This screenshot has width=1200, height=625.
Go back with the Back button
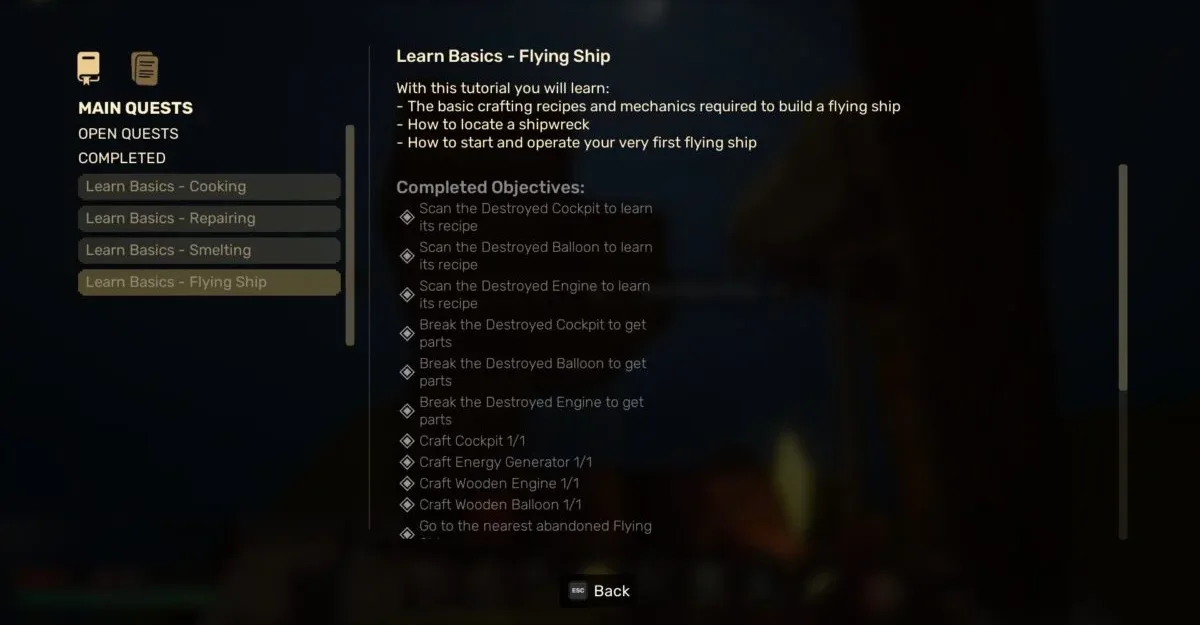(x=600, y=591)
